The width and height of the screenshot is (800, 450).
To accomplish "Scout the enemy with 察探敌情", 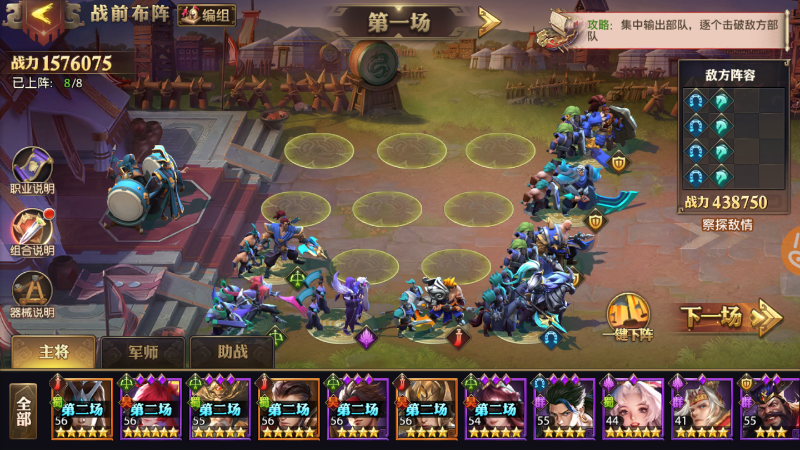I will 729,225.
